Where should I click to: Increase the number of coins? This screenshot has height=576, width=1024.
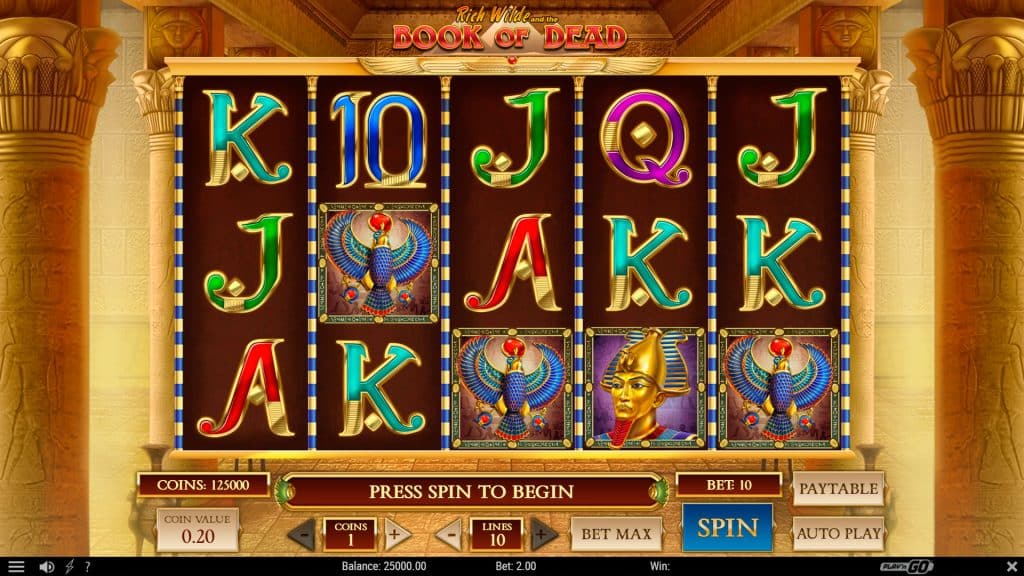394,534
